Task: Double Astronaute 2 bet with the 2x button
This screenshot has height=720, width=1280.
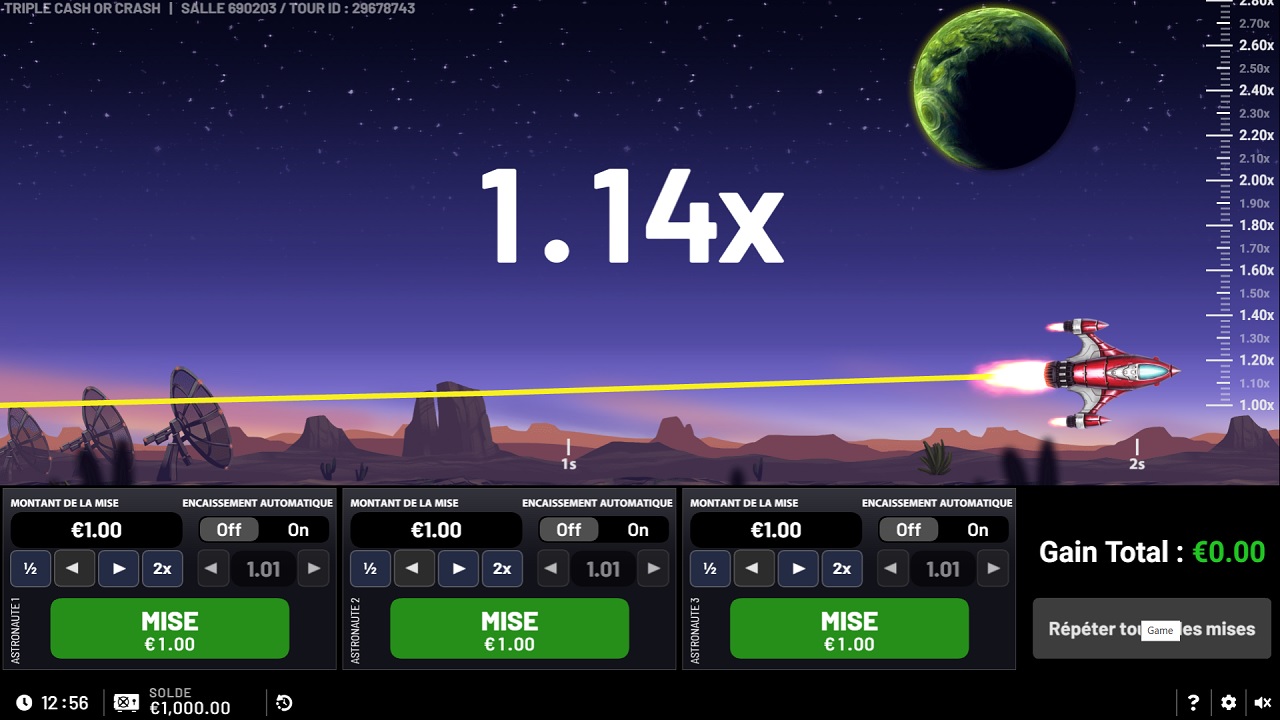Action: pos(502,568)
